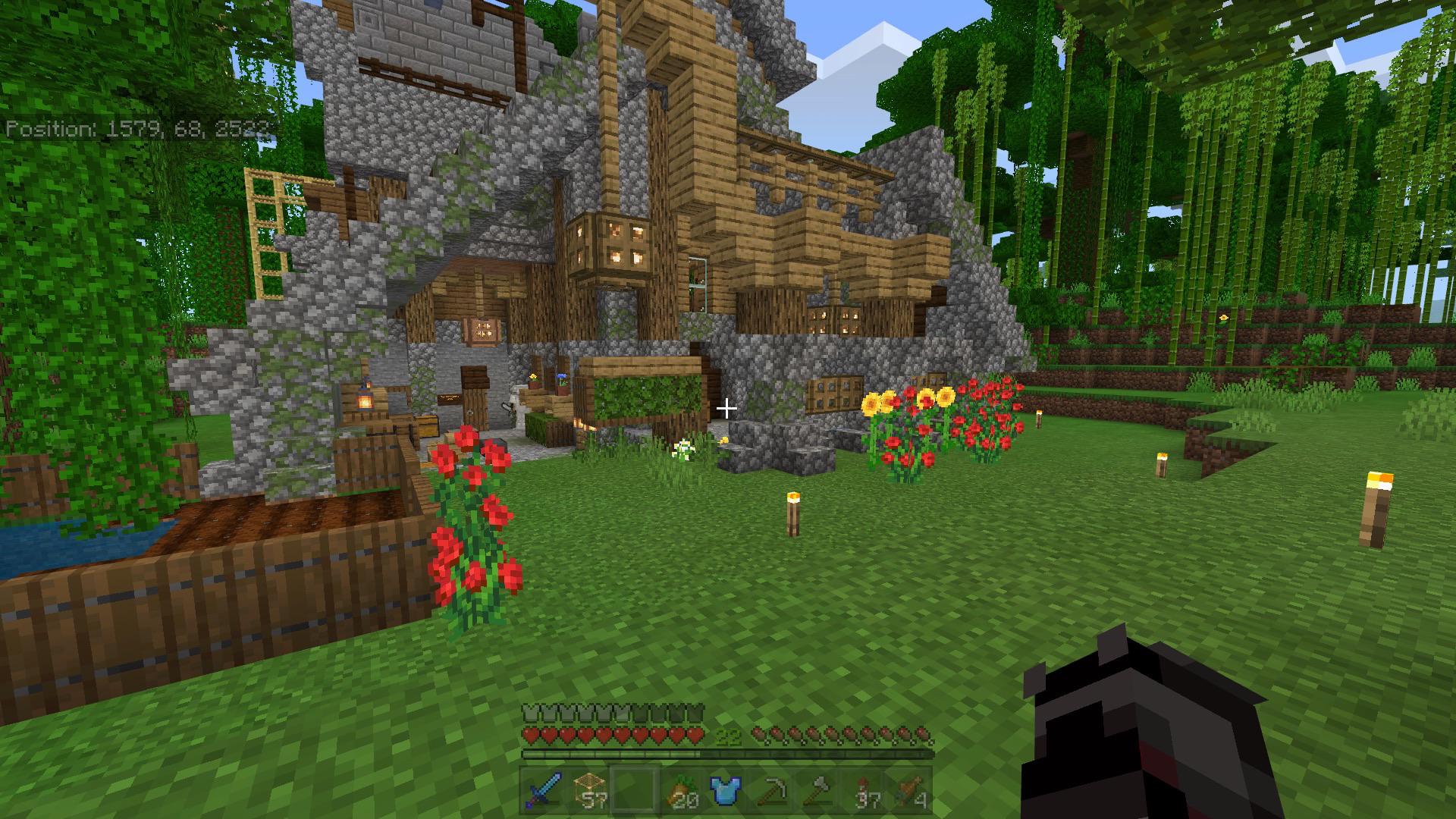Pick the carrot stack of 20
Viewport: 1456px width, 819px height.
coord(680,791)
